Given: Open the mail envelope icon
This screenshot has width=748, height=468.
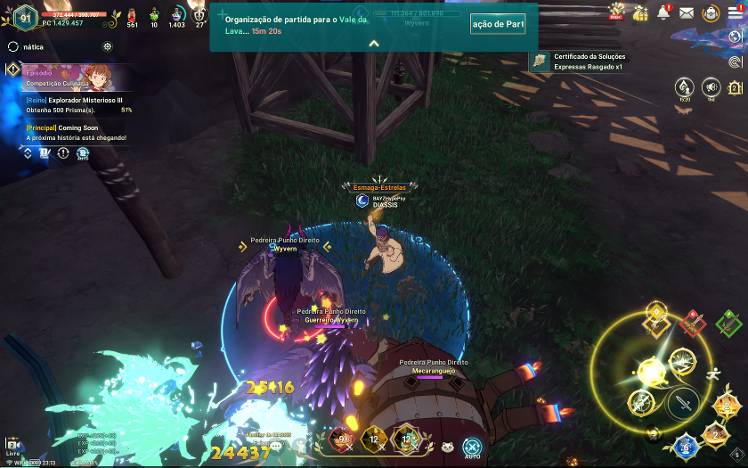Looking at the screenshot, I should (686, 13).
